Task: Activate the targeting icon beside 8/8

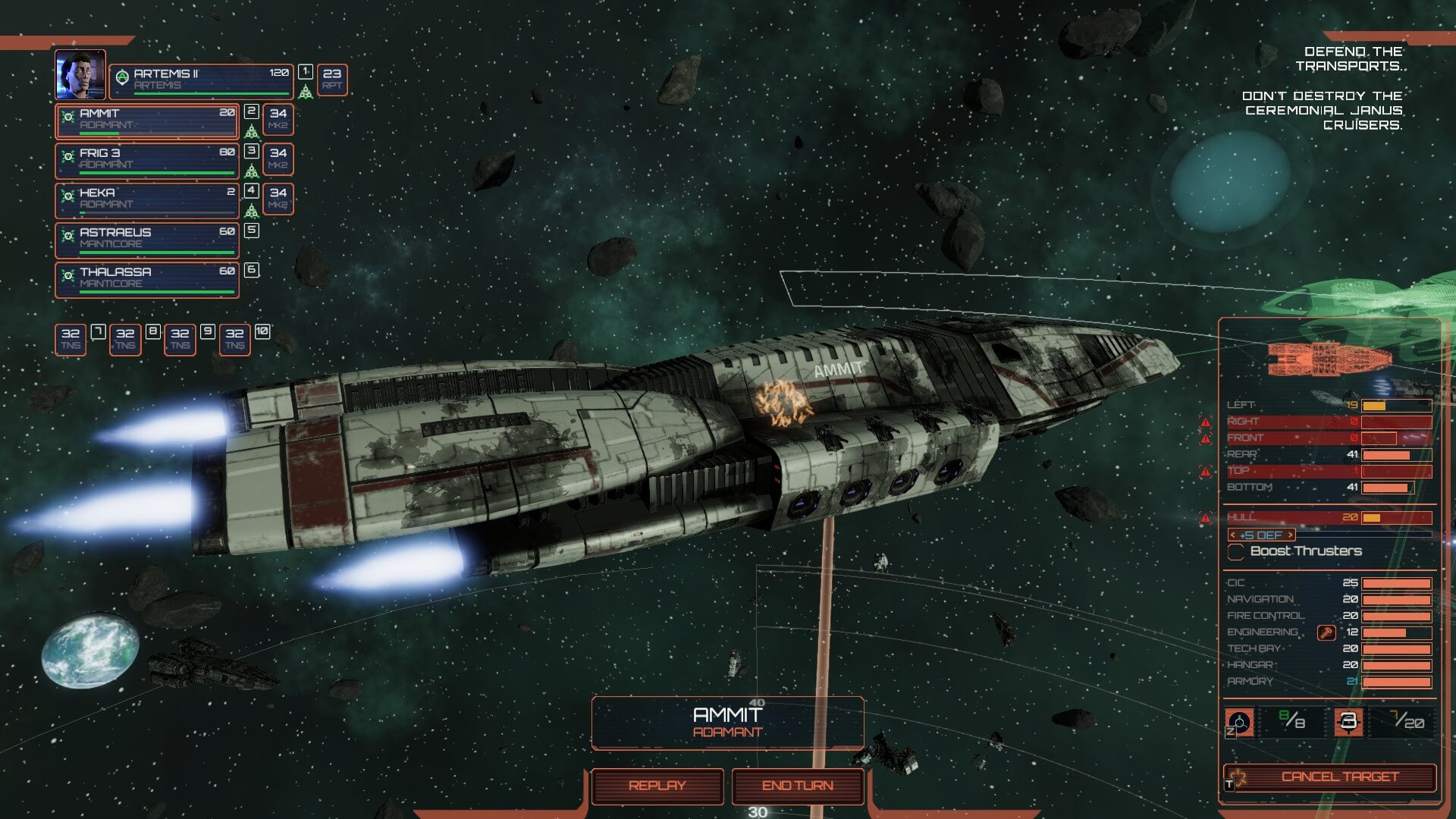Action: pyautogui.click(x=1239, y=722)
